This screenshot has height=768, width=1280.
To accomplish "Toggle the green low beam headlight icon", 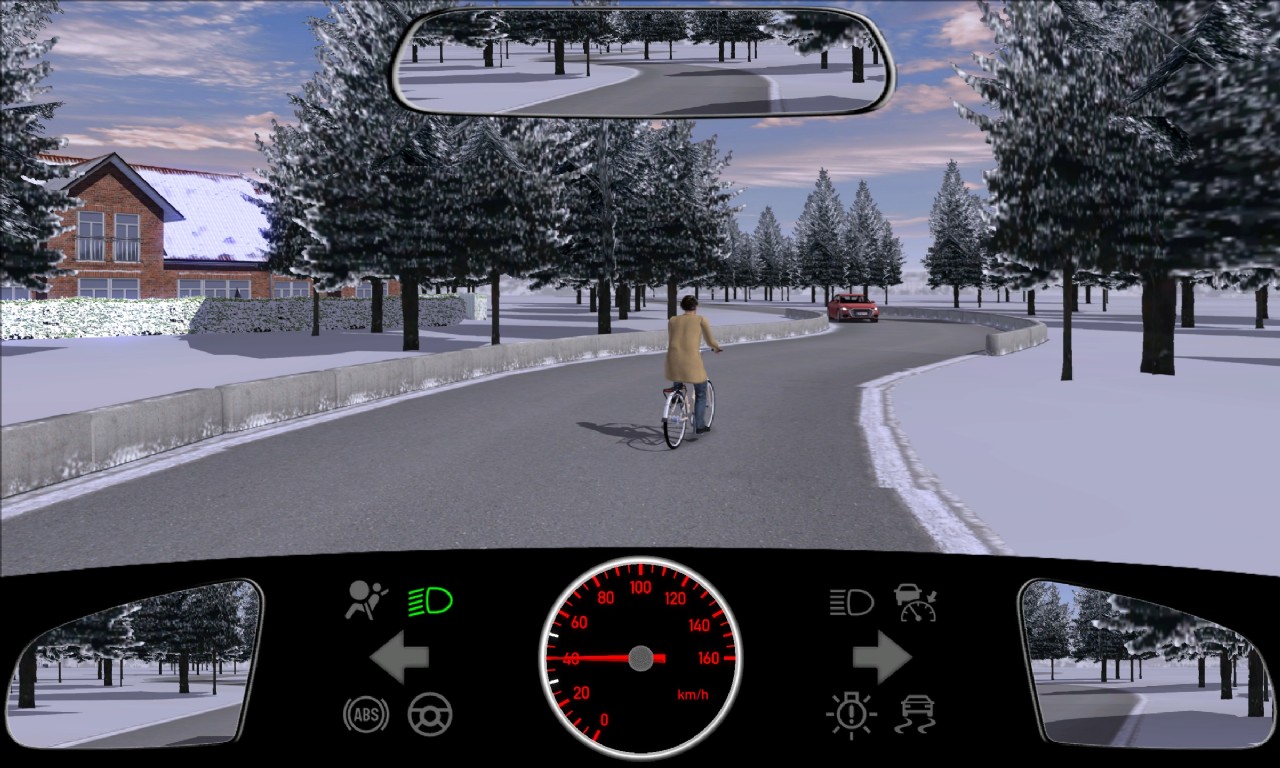I will point(430,601).
